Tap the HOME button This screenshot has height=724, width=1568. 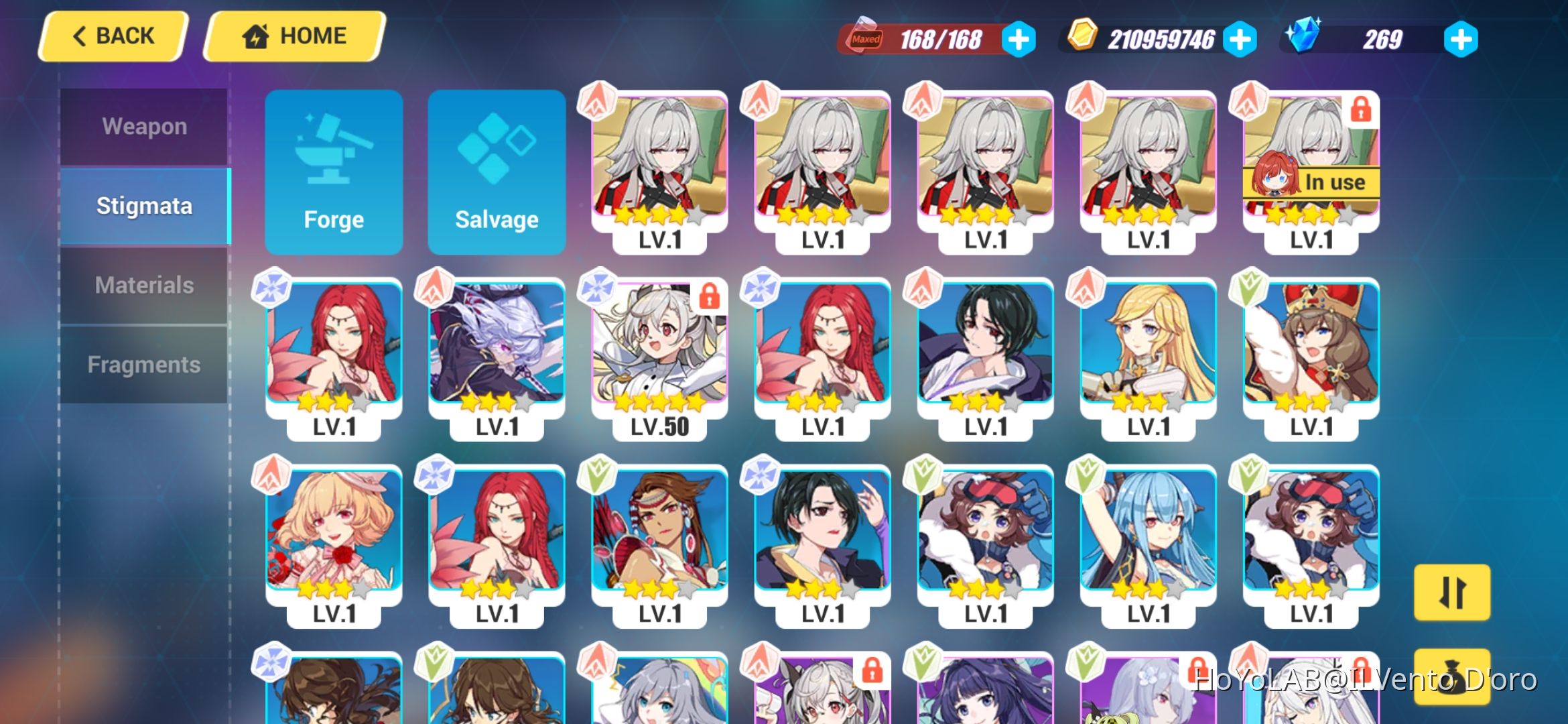click(295, 35)
